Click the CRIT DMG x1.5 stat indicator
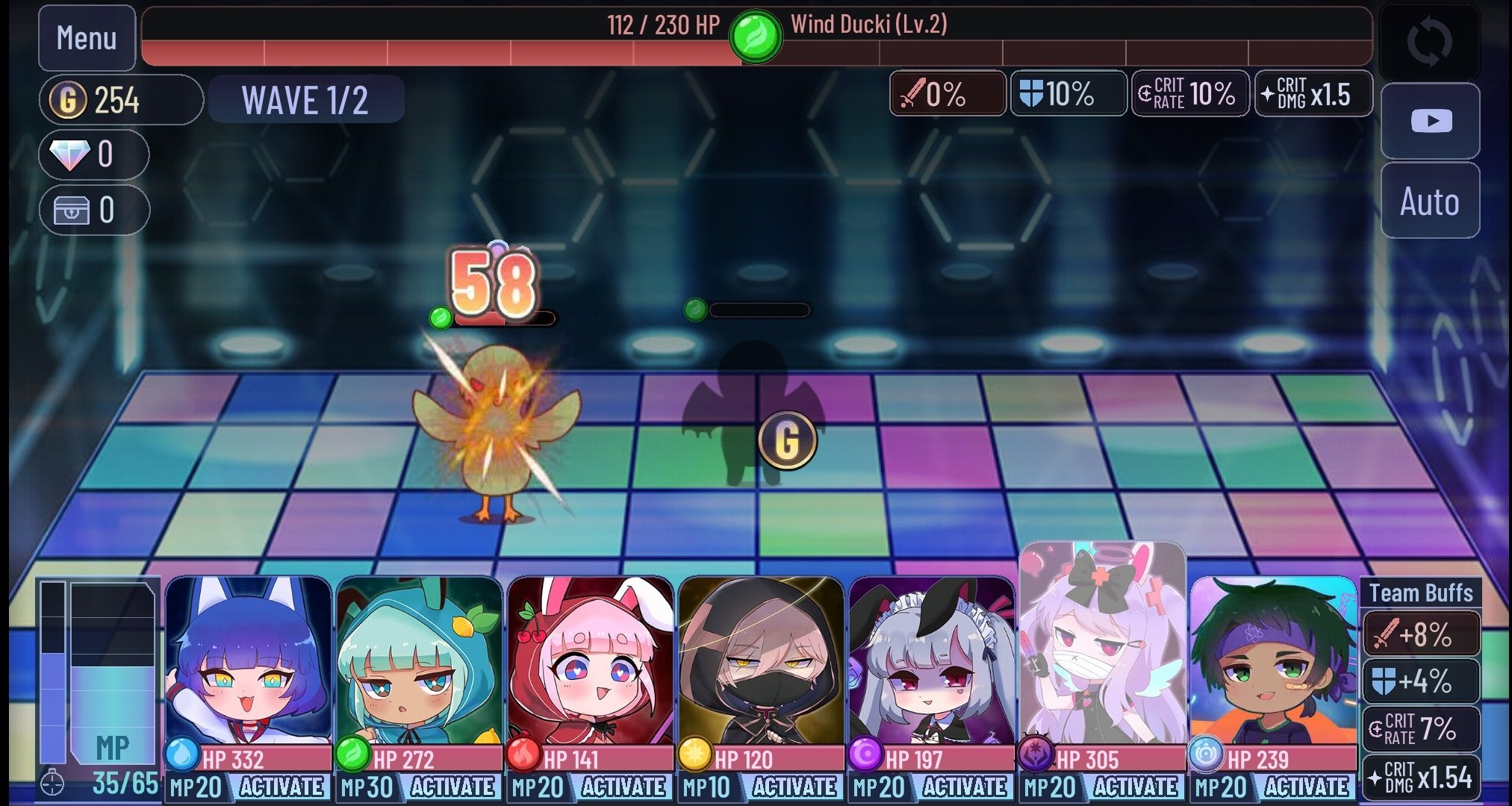1512x806 pixels. 1313,93
